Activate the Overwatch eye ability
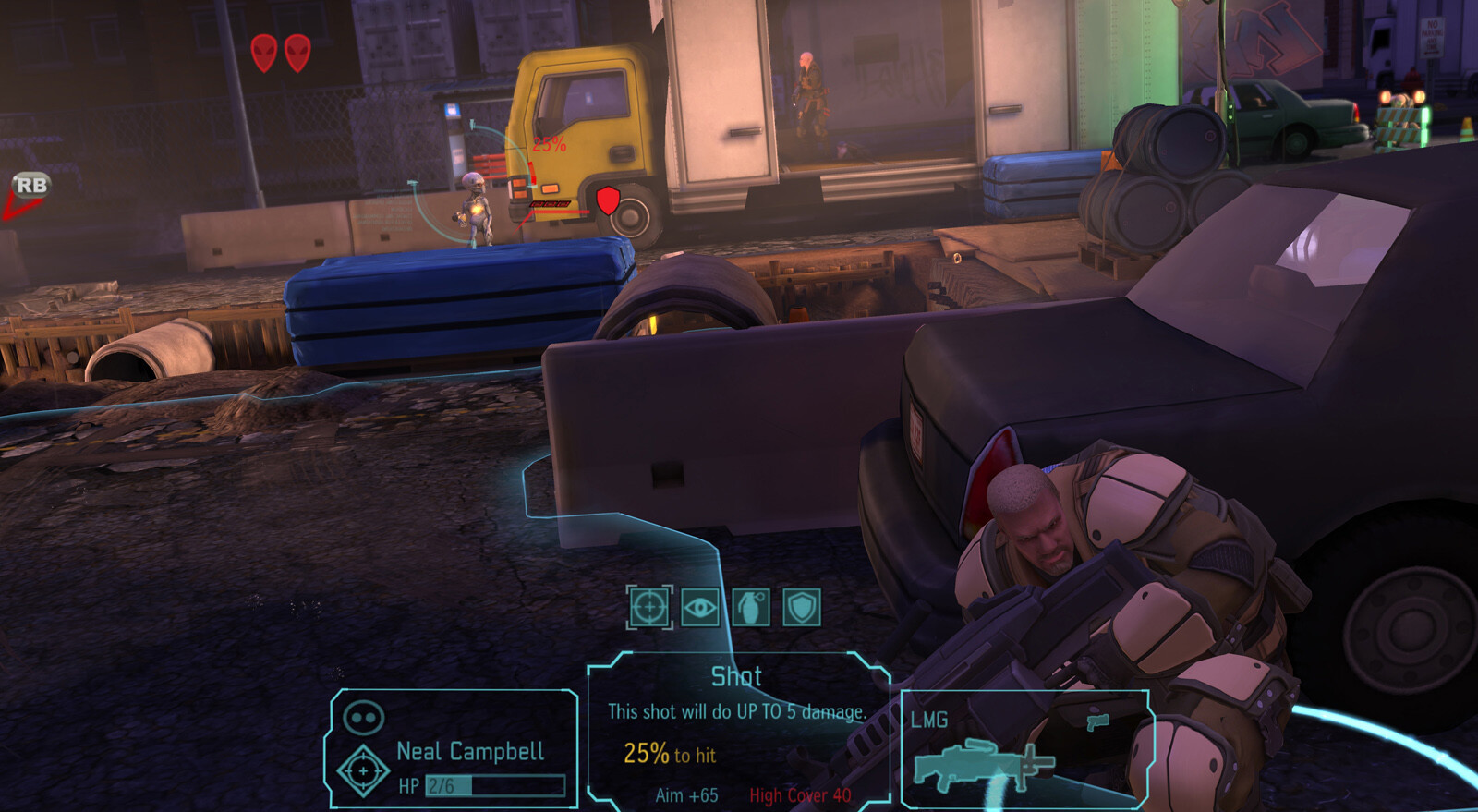1478x812 pixels. tap(700, 608)
